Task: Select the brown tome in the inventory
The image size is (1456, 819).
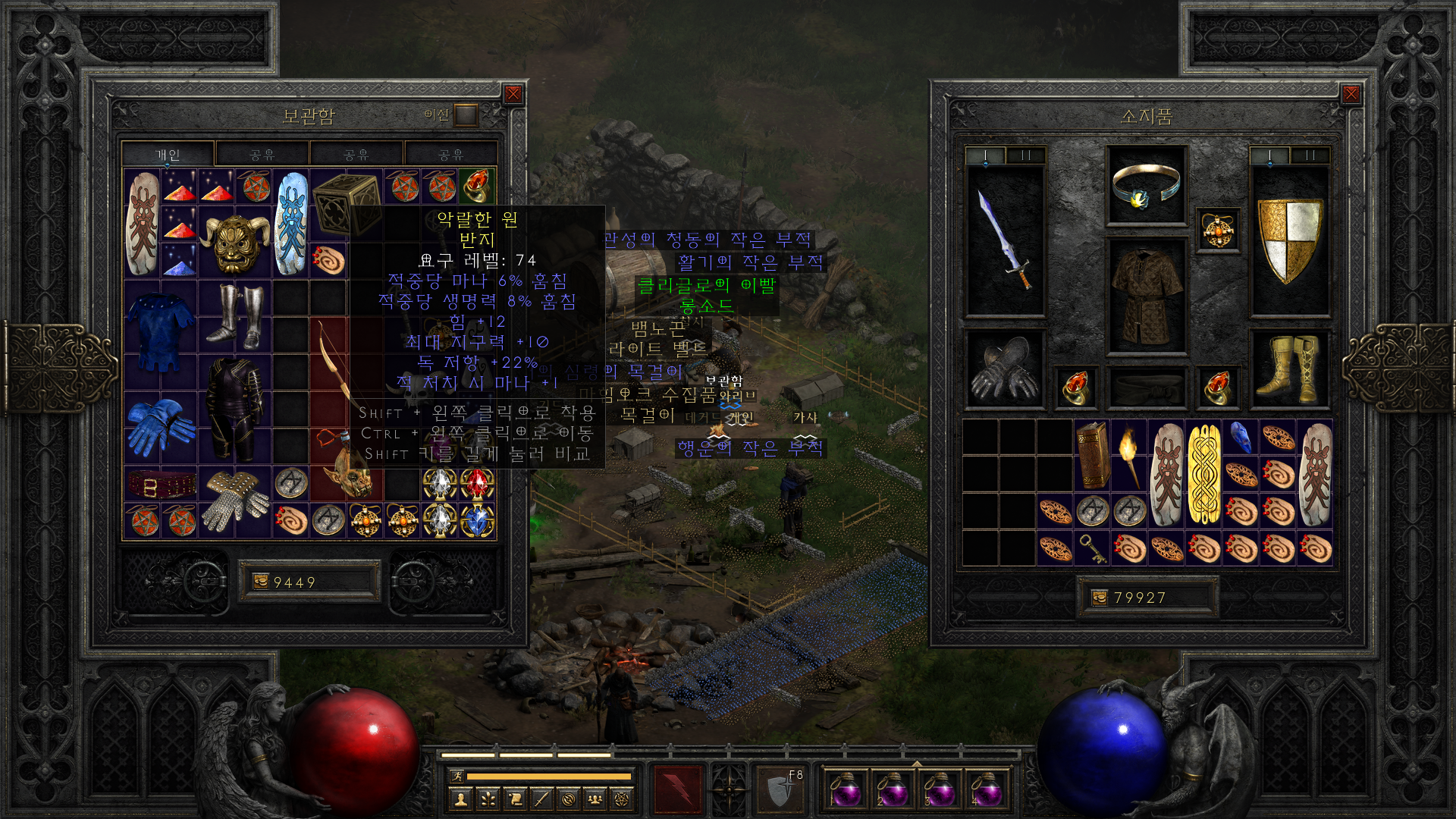Action: pos(1093,455)
